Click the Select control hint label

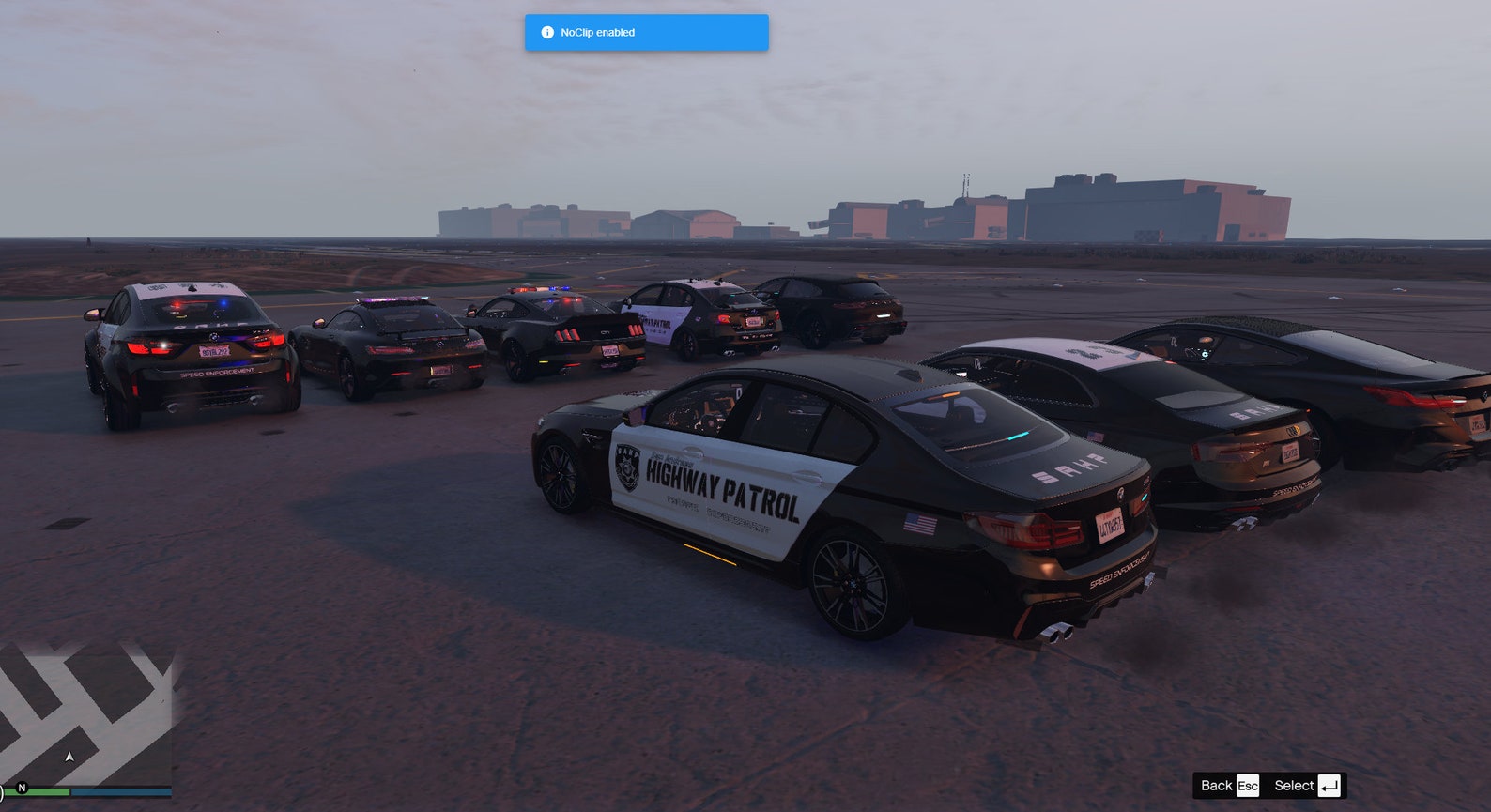(x=1296, y=786)
